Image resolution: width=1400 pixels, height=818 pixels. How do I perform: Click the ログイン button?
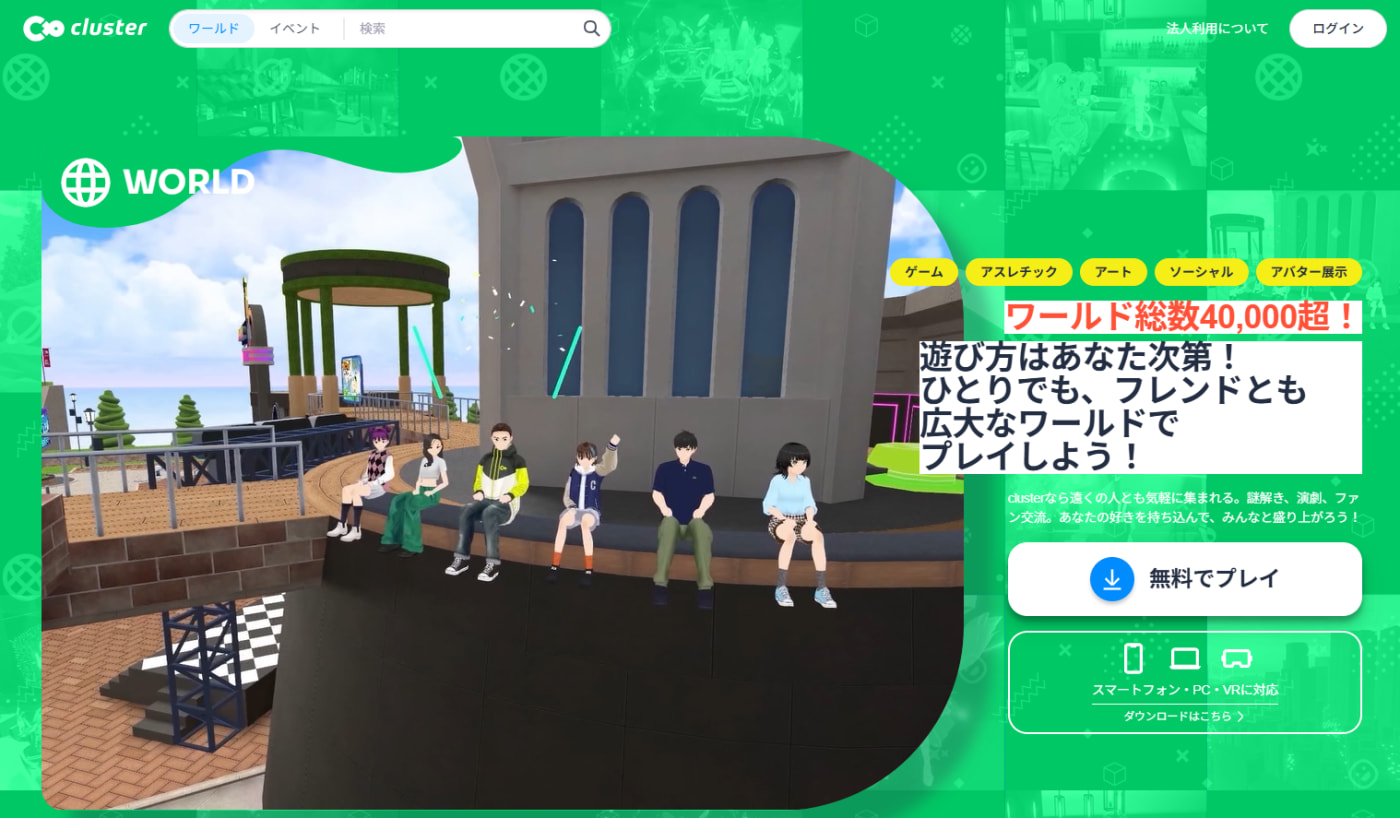pyautogui.click(x=1337, y=28)
